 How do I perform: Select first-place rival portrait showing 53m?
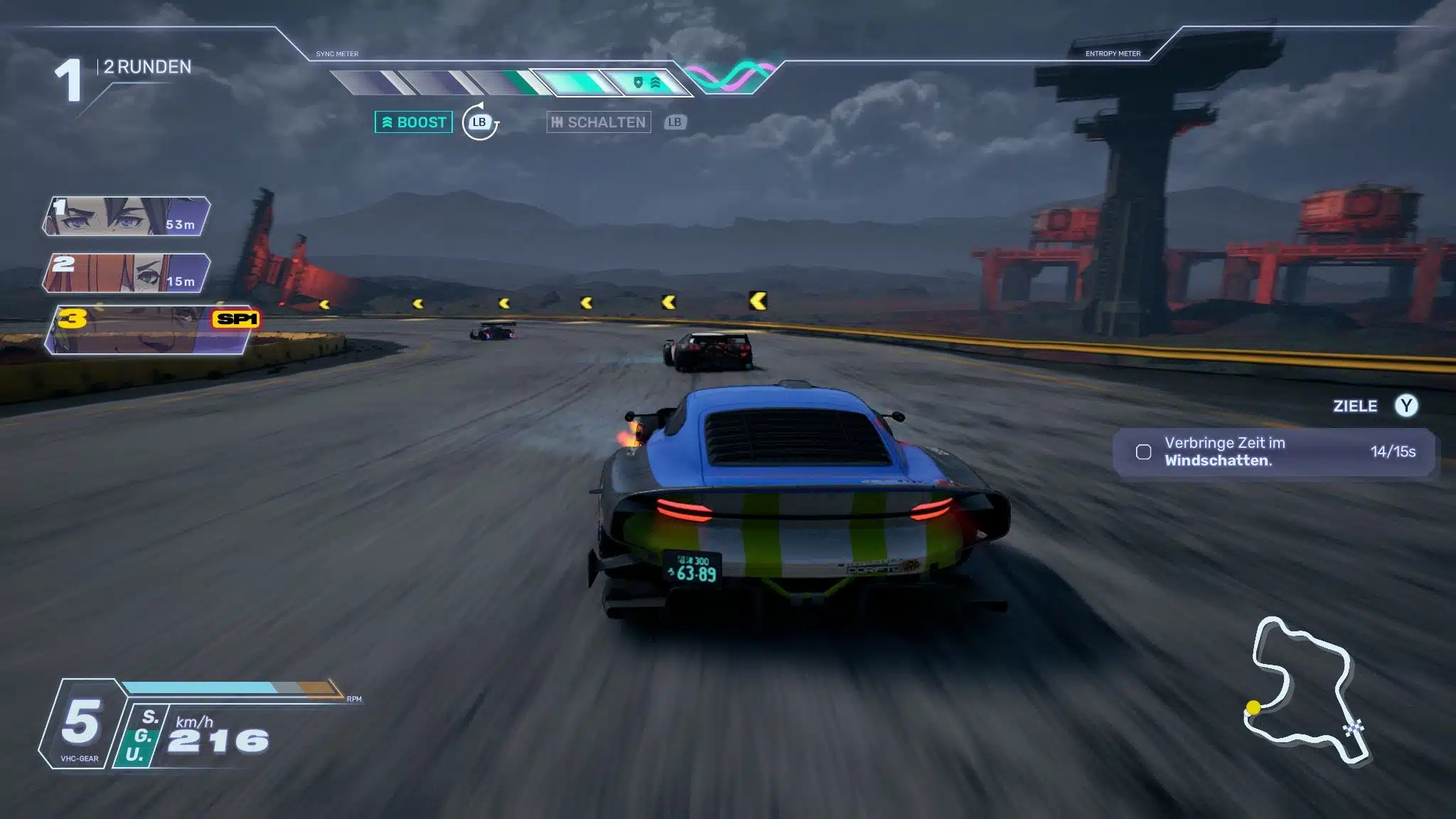coord(127,217)
